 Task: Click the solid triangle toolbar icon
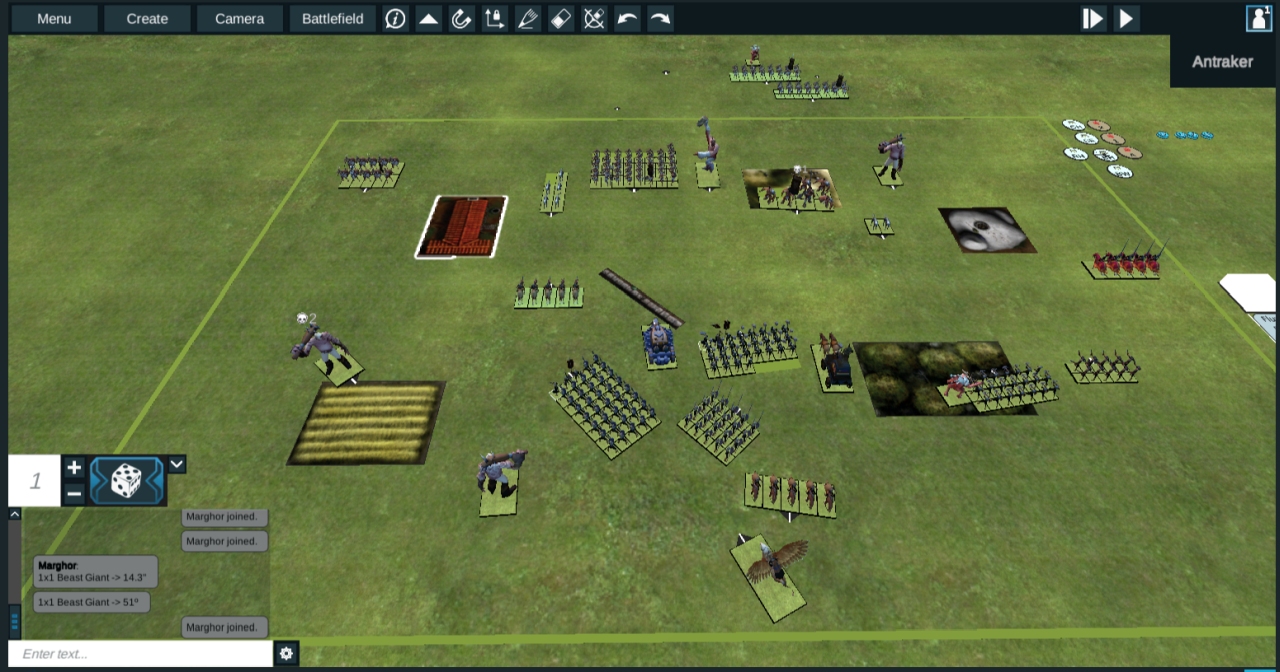(429, 18)
